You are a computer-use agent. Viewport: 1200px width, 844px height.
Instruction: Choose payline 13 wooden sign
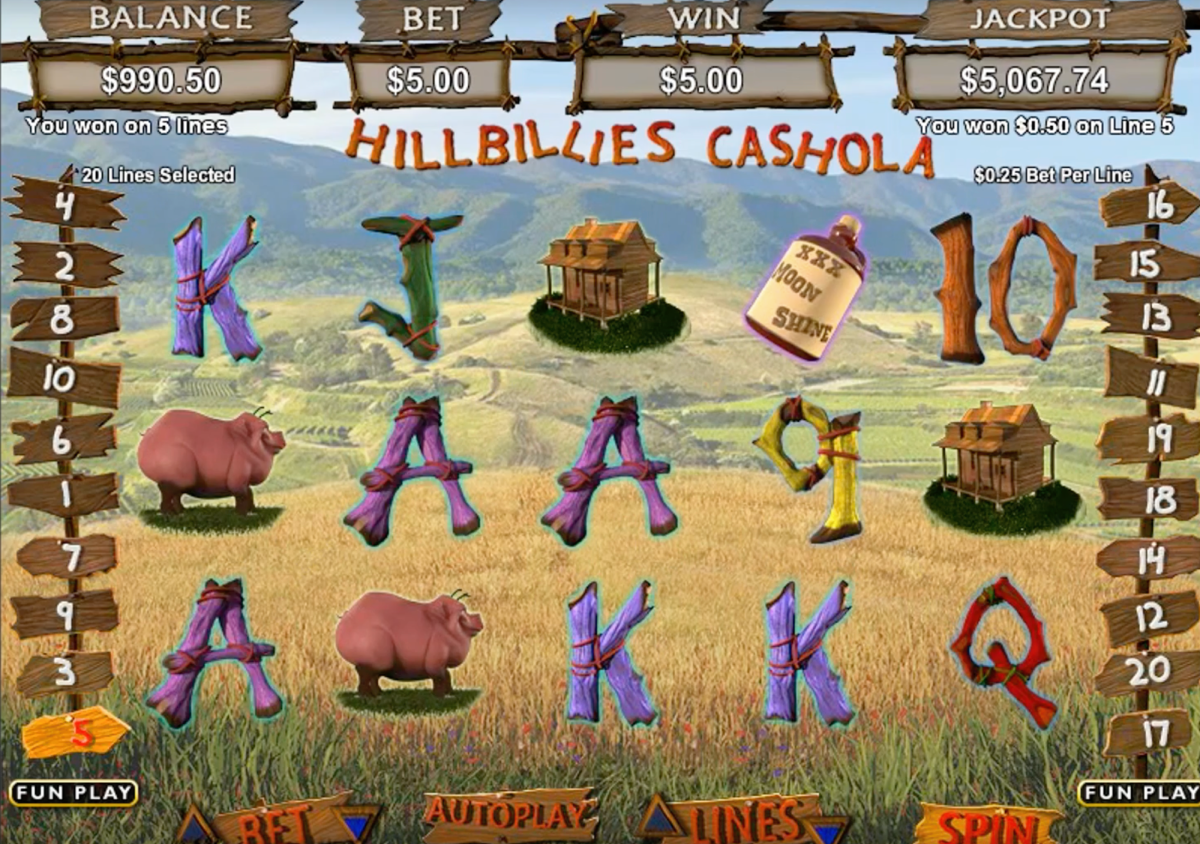(1152, 318)
